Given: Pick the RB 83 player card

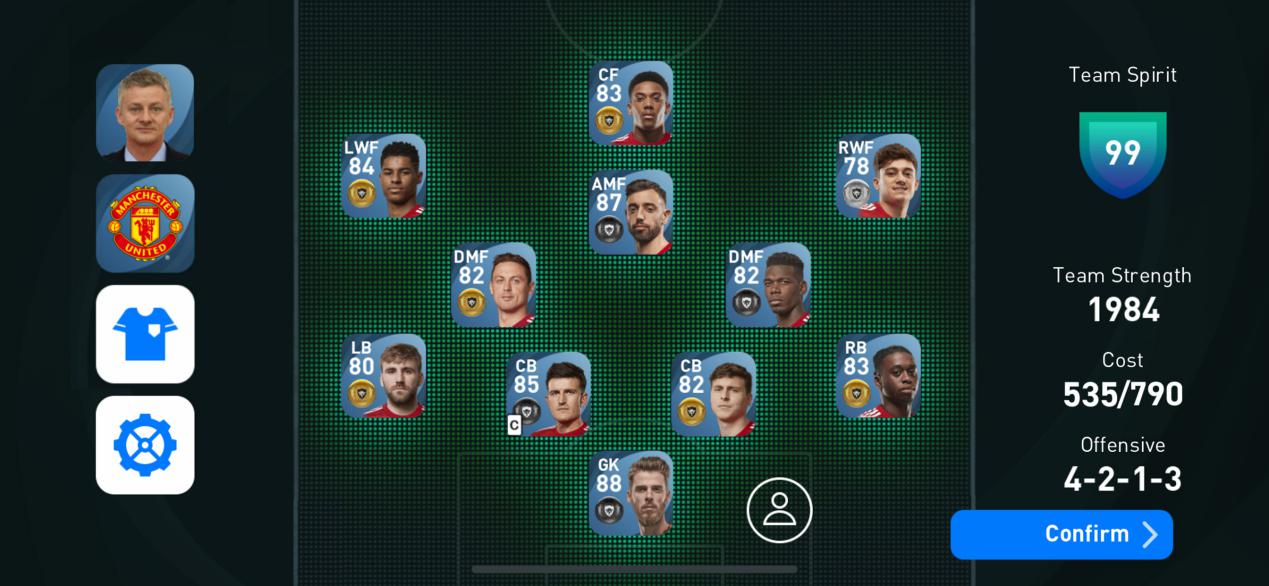Looking at the screenshot, I should coord(877,376).
